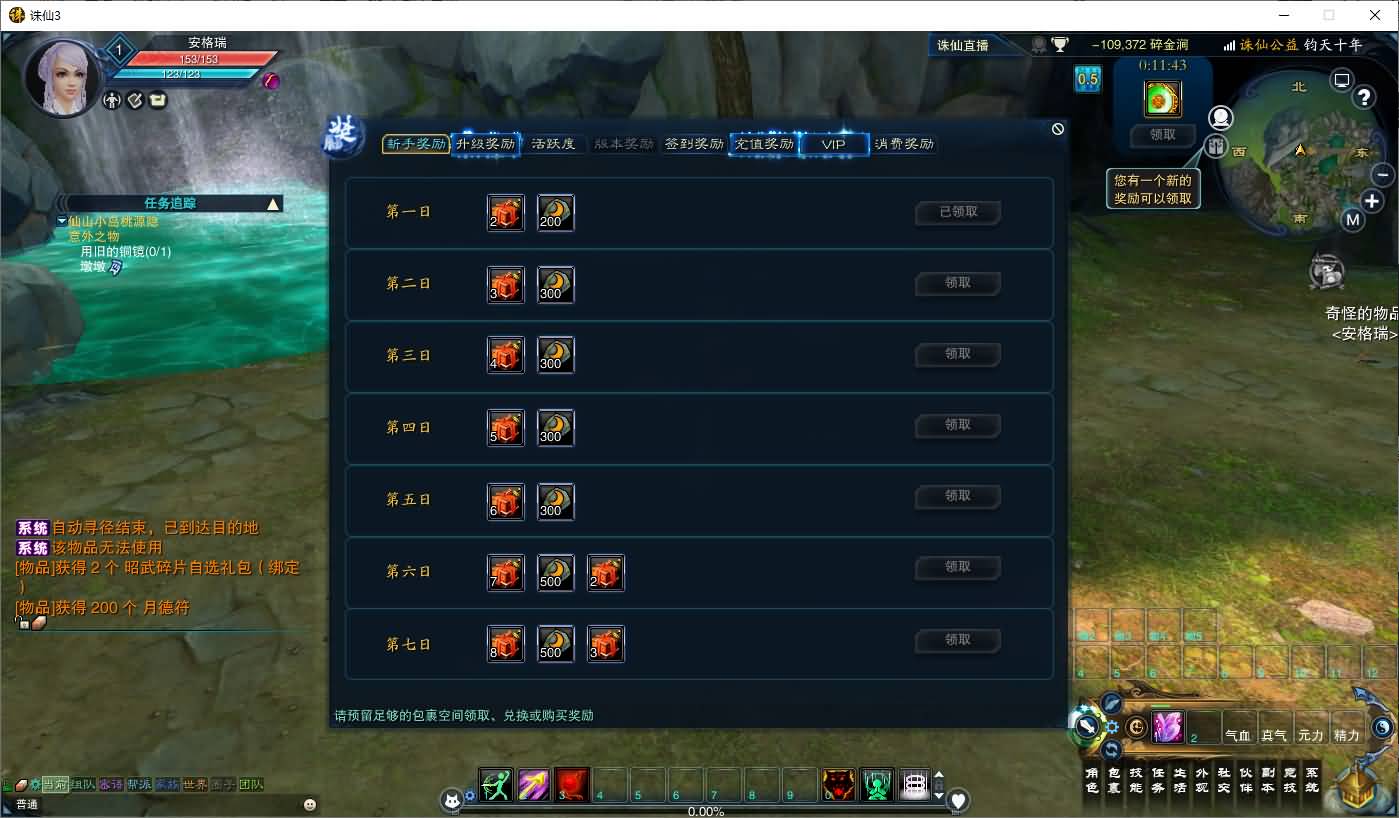Close the game window

(1375, 15)
